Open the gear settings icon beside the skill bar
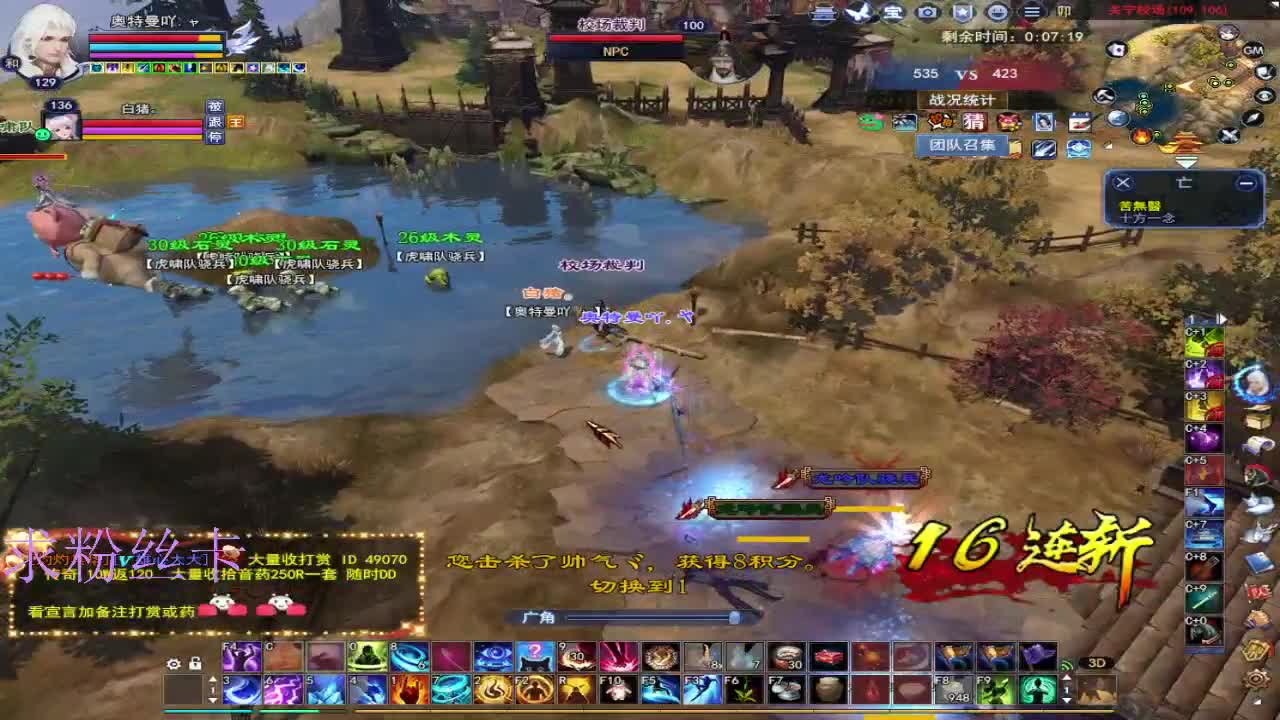The image size is (1280, 720). click(172, 664)
